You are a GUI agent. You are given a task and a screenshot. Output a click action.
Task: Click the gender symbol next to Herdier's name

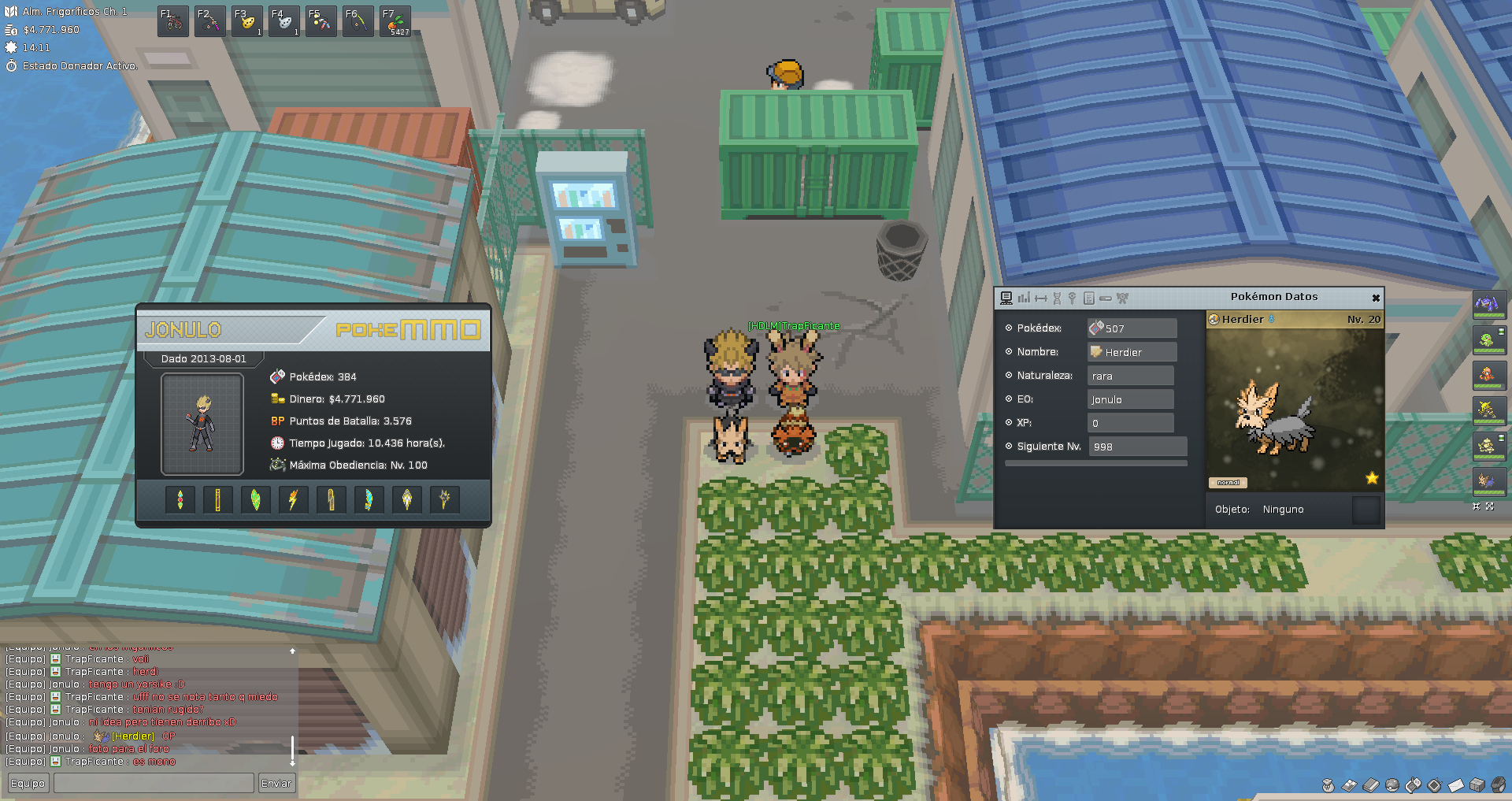click(x=1271, y=319)
